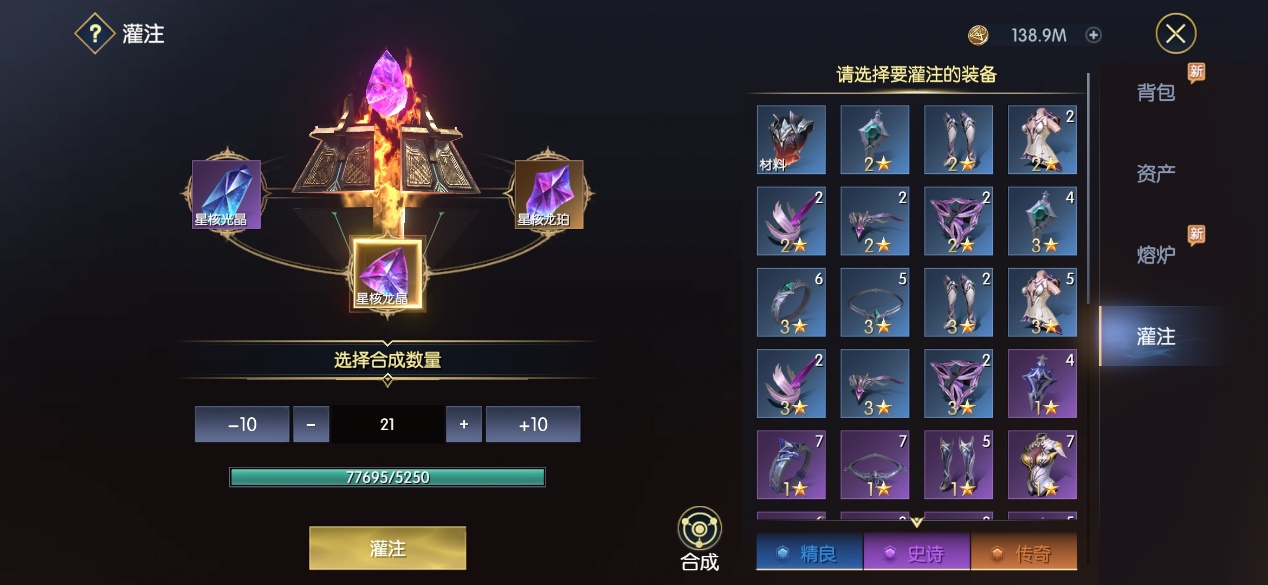
Task: Filter equipment by 史诗 epic quality
Action: 915,553
